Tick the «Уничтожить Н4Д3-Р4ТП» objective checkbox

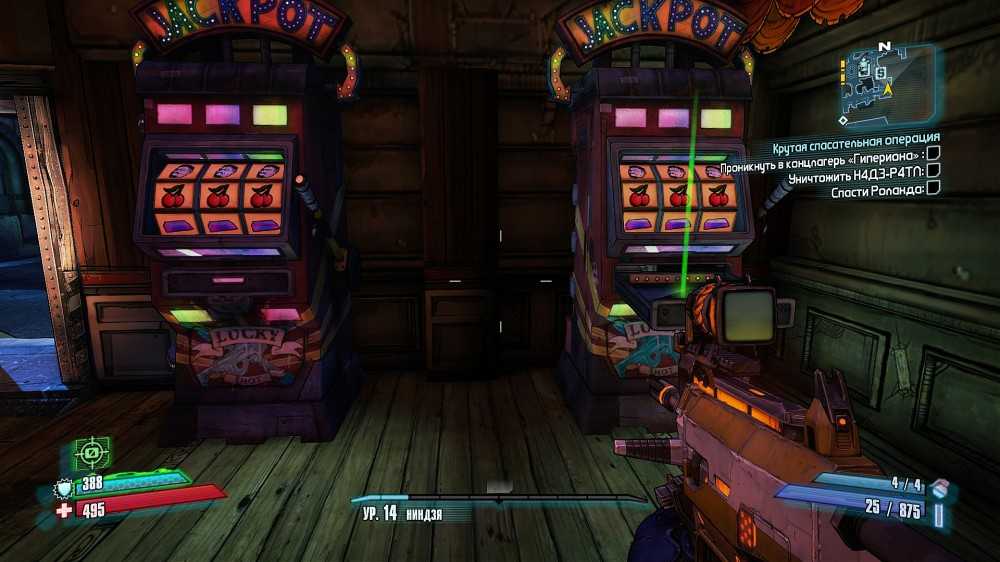[x=933, y=170]
